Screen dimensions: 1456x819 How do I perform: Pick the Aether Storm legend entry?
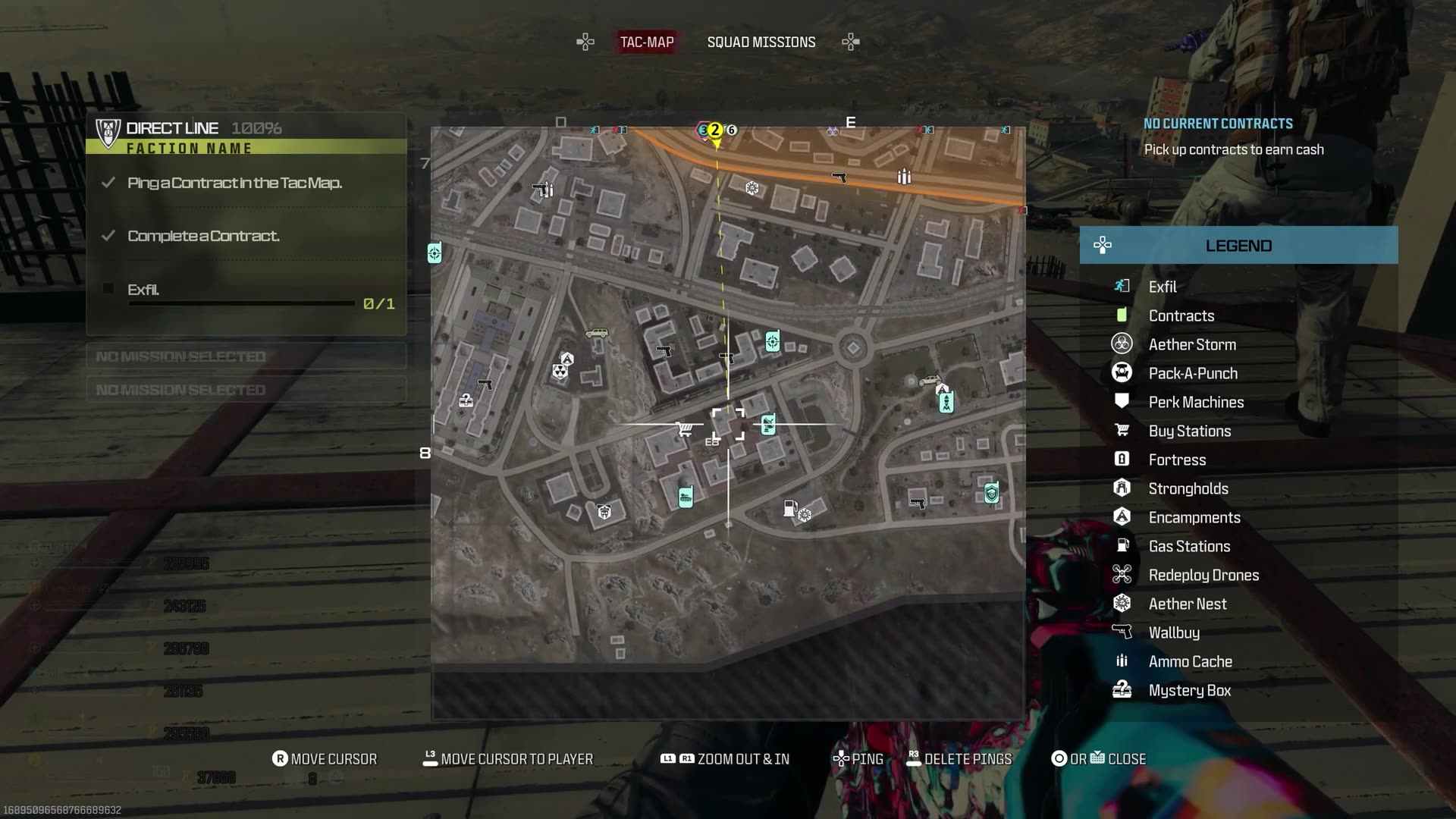click(x=1191, y=344)
